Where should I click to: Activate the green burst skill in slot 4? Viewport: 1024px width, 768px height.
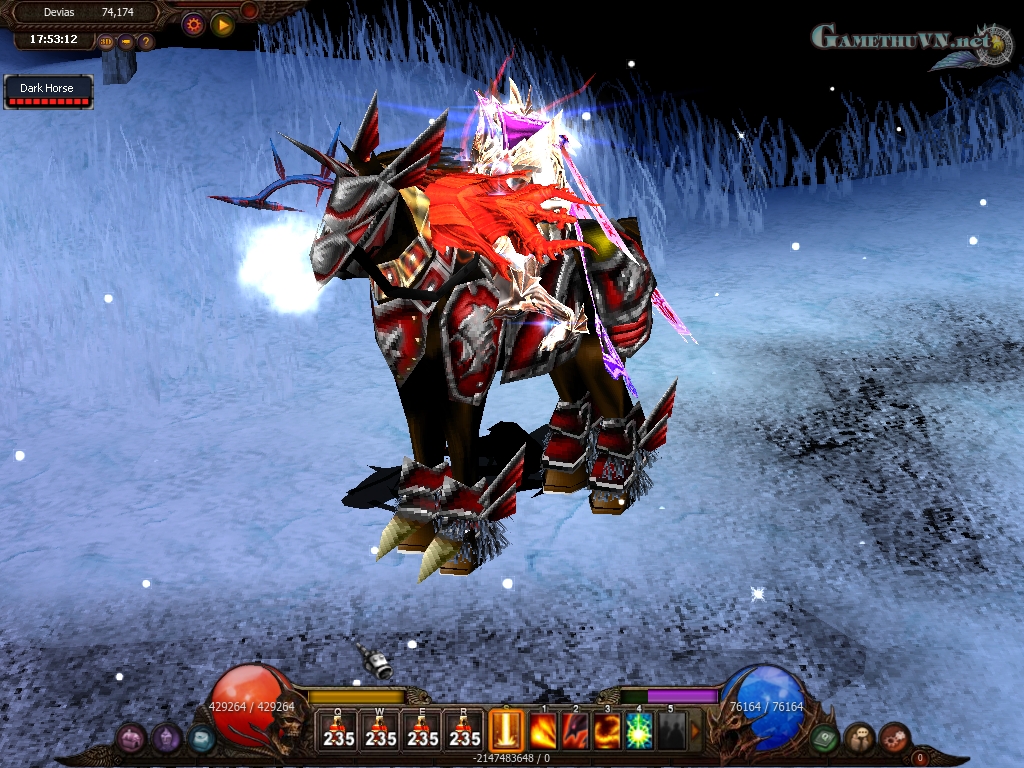(640, 731)
